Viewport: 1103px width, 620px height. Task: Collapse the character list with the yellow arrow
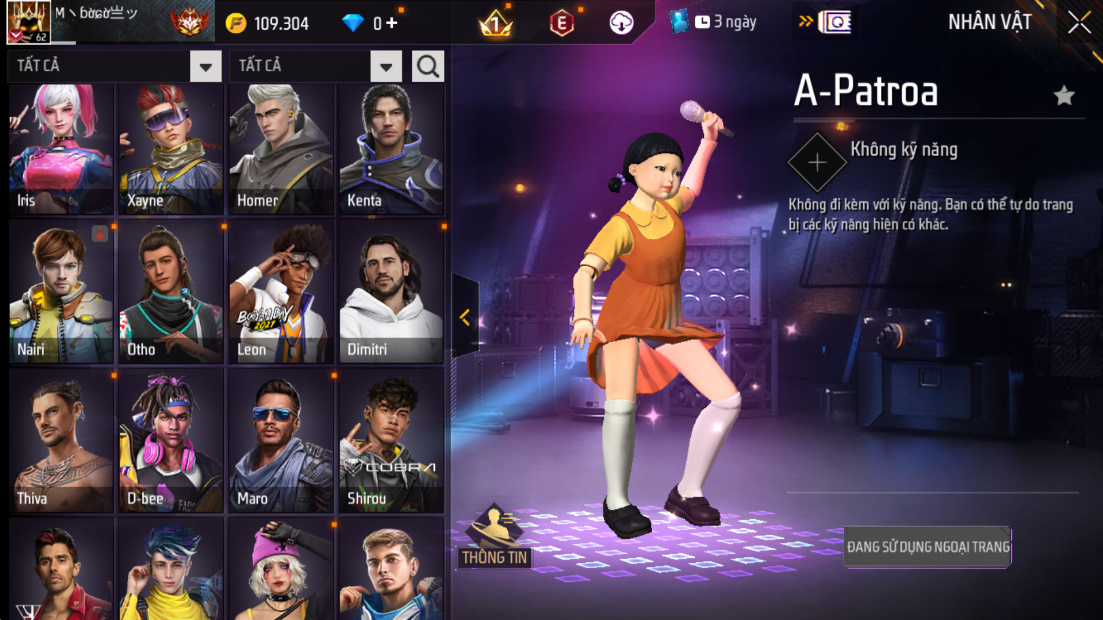[x=465, y=317]
